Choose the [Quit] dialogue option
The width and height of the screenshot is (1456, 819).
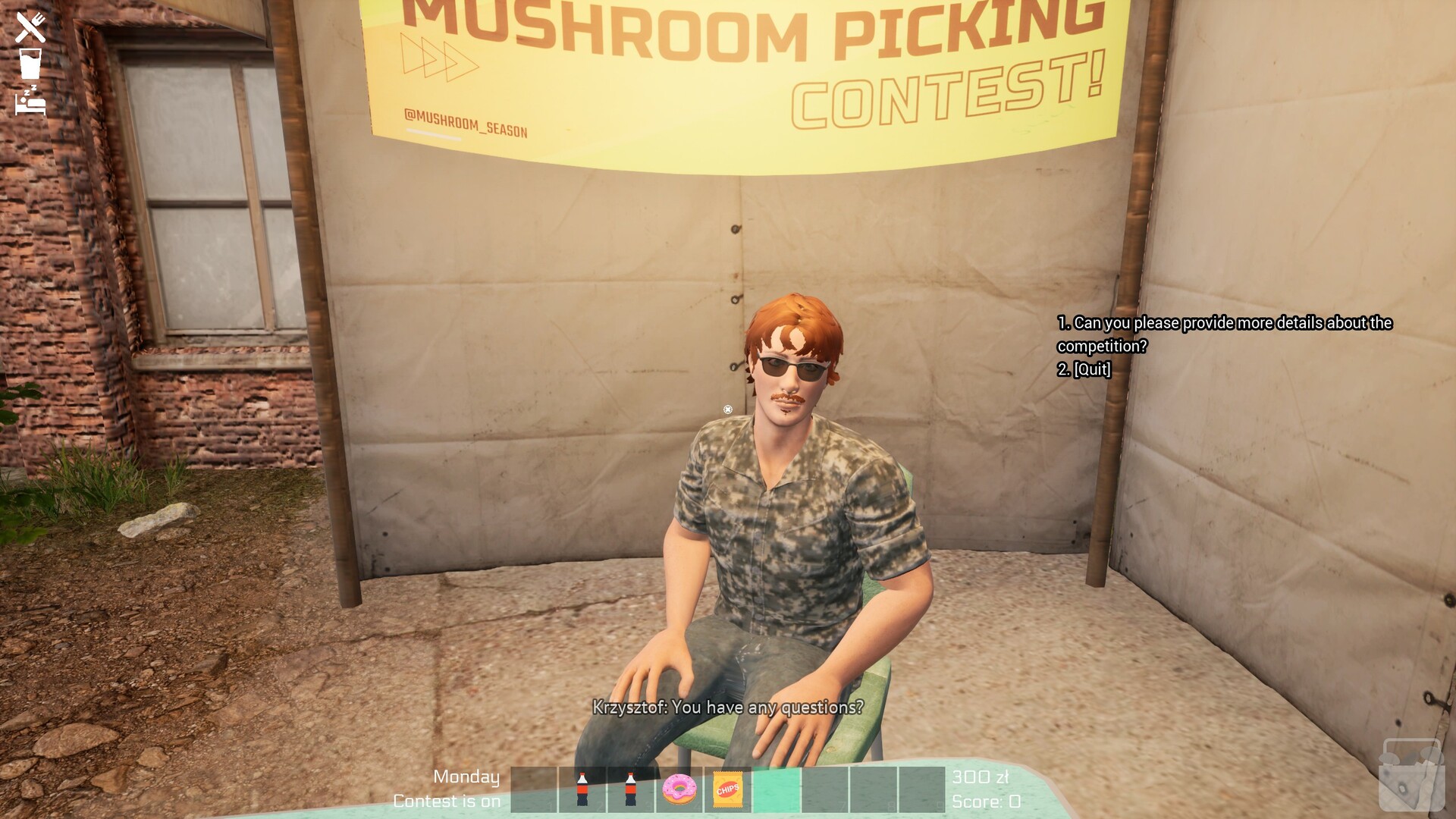coord(1084,370)
